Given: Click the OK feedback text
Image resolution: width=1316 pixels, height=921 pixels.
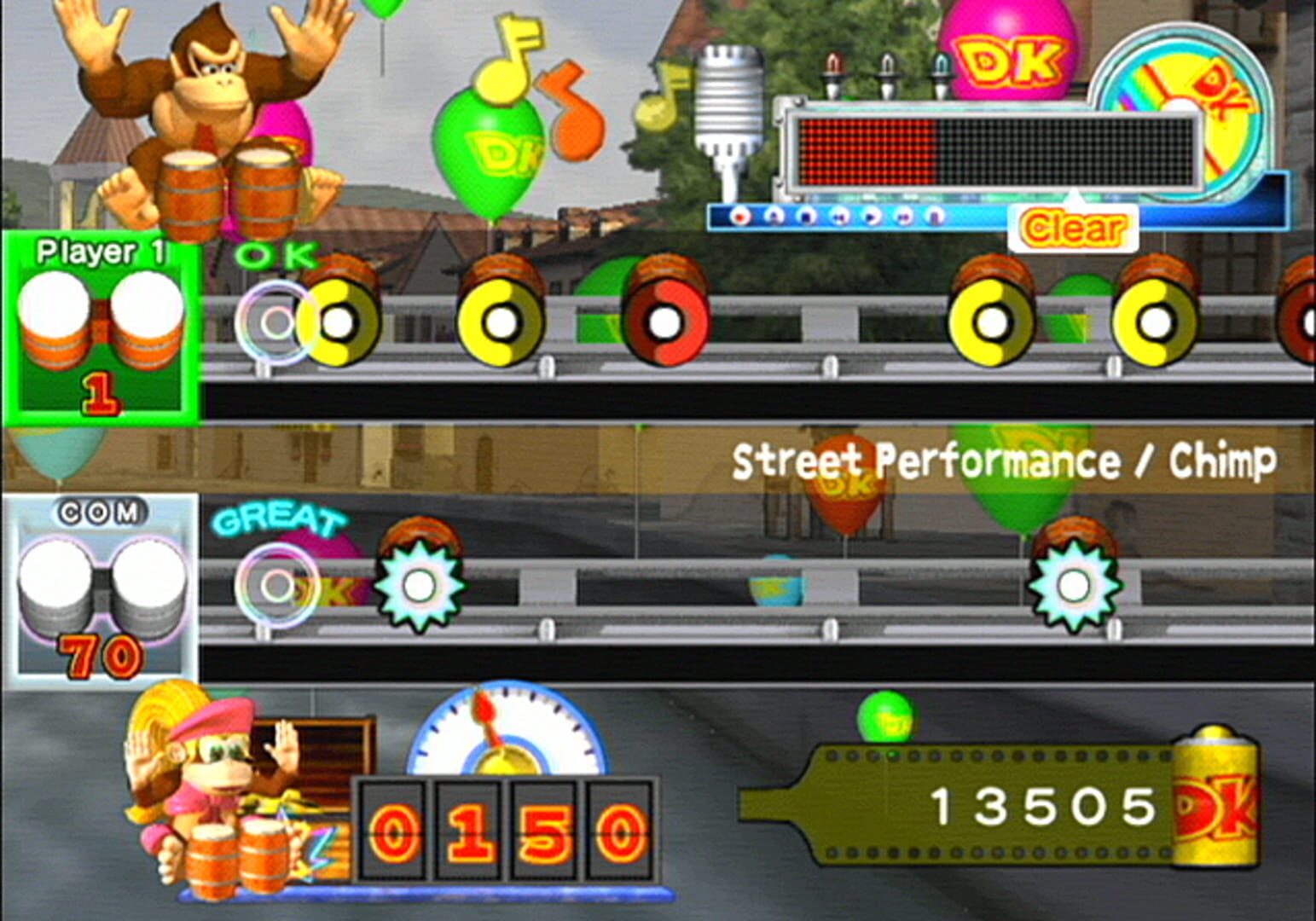Looking at the screenshot, I should (273, 255).
